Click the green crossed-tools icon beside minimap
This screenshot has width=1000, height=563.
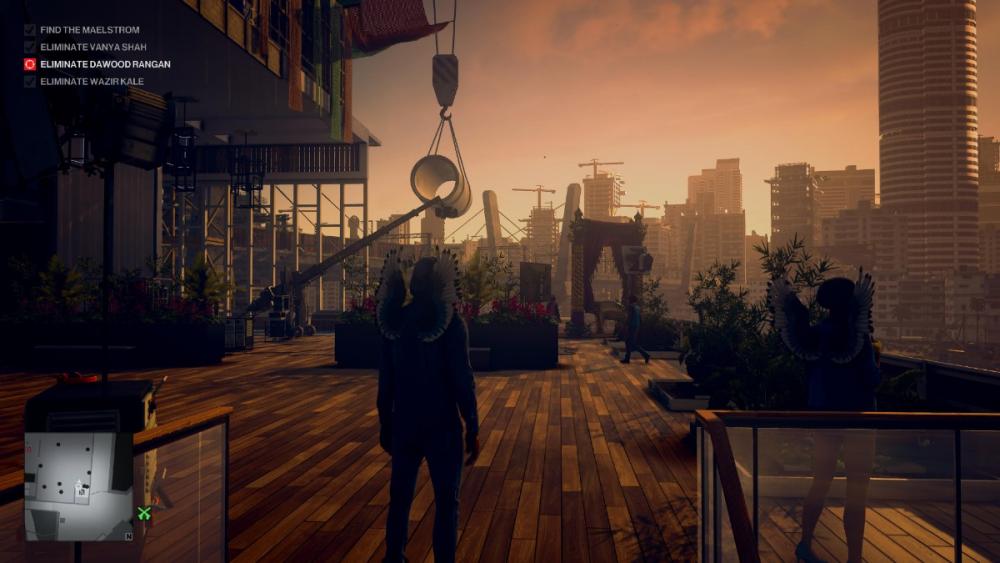coord(144,513)
